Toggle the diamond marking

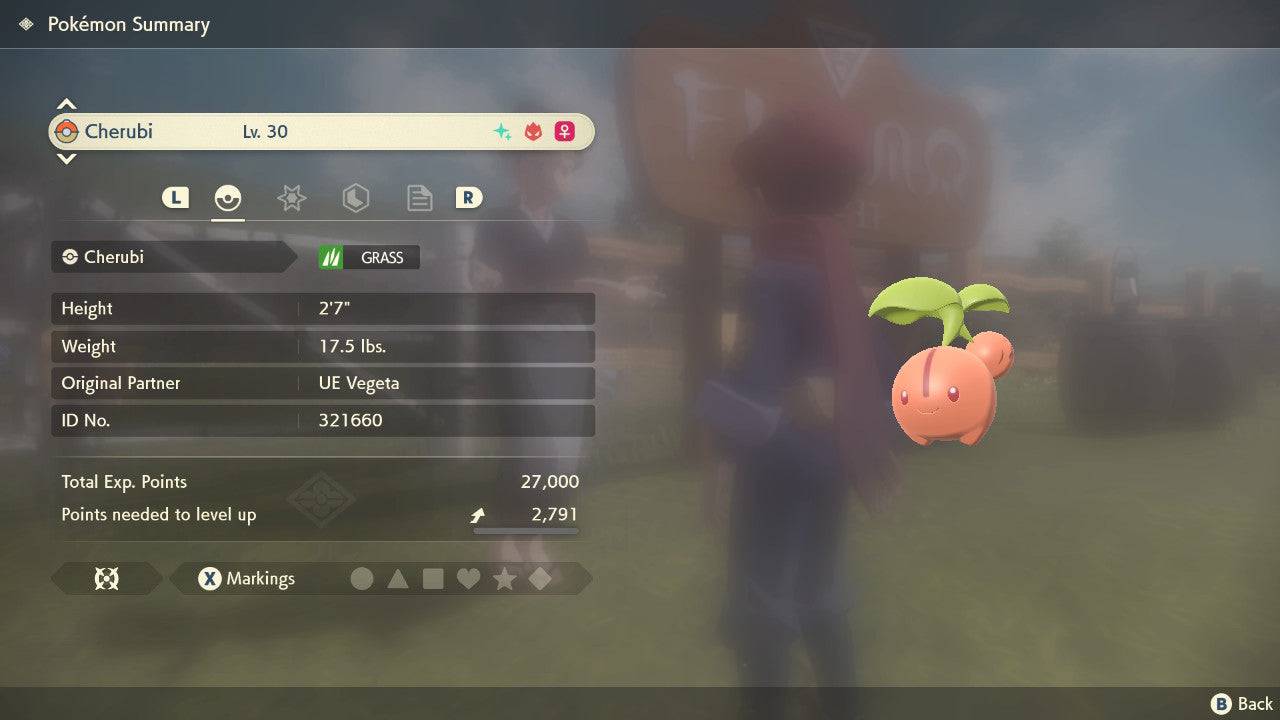coord(540,579)
